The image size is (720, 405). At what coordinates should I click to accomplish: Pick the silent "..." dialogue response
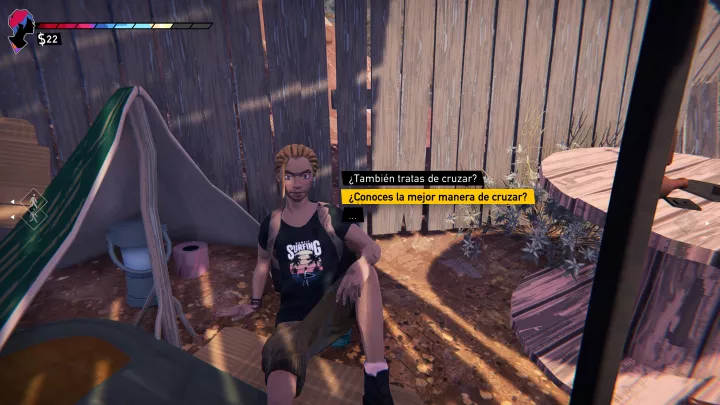click(x=352, y=215)
